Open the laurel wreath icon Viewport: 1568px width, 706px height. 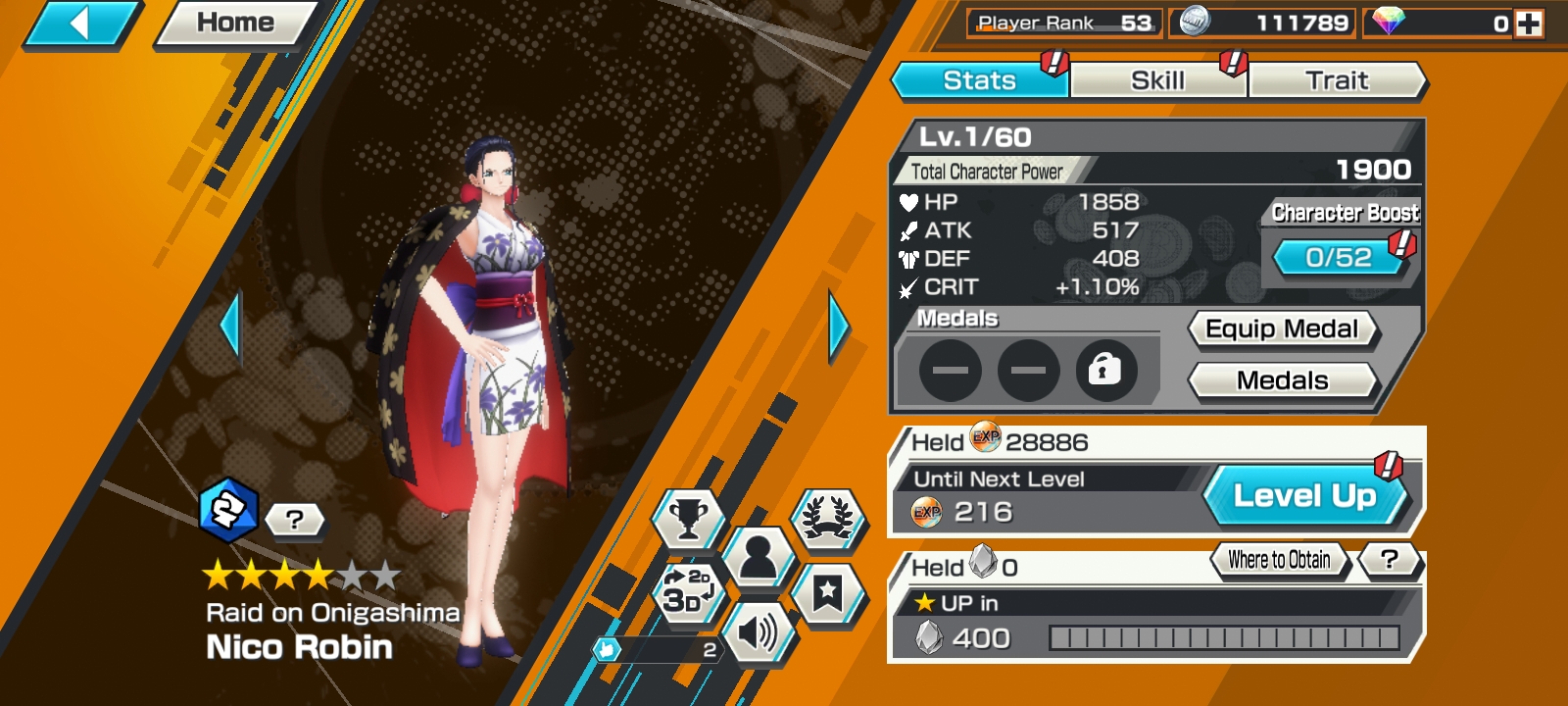(x=828, y=517)
